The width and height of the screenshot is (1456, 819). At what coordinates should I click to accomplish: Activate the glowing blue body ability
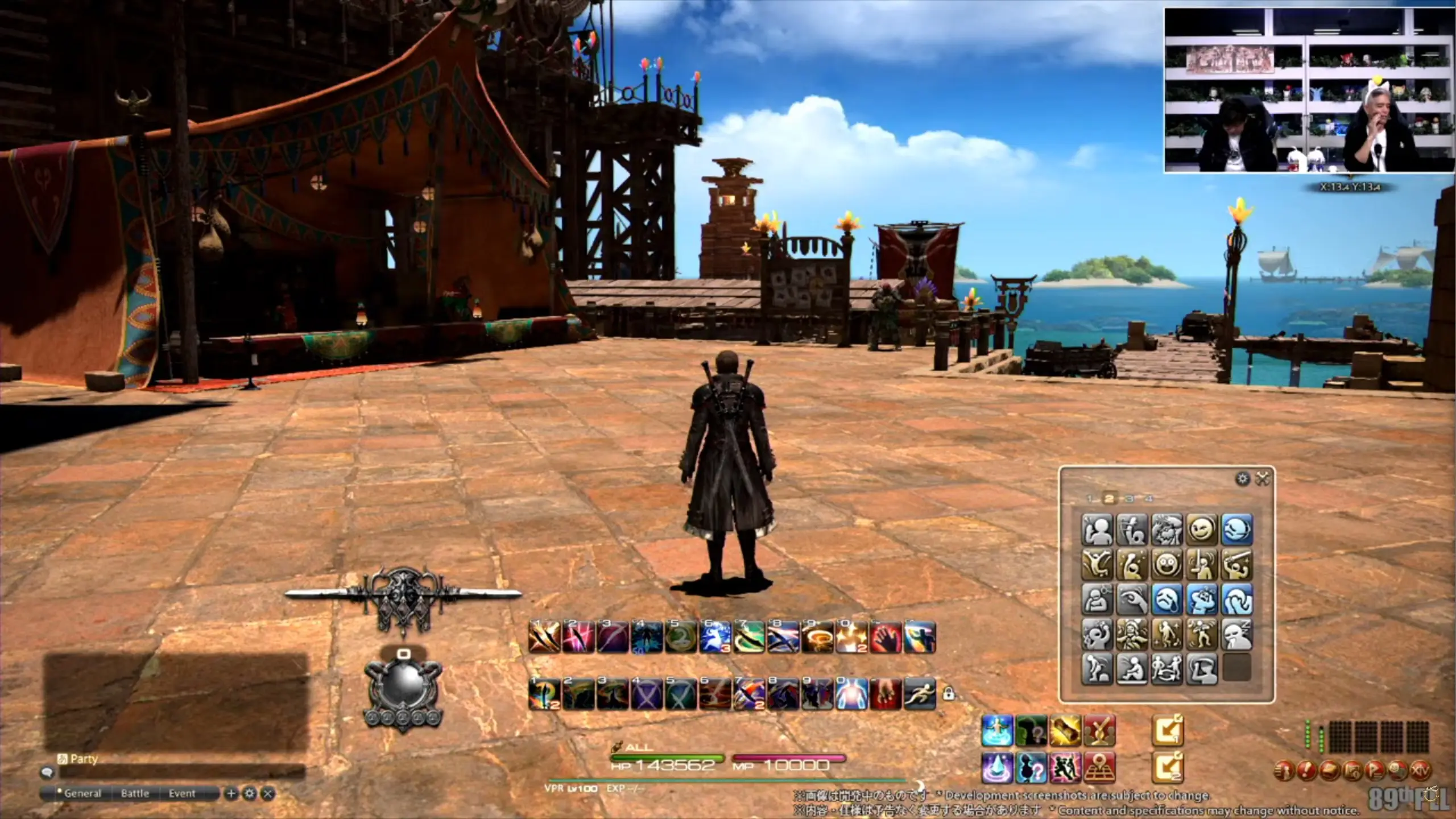pos(851,694)
